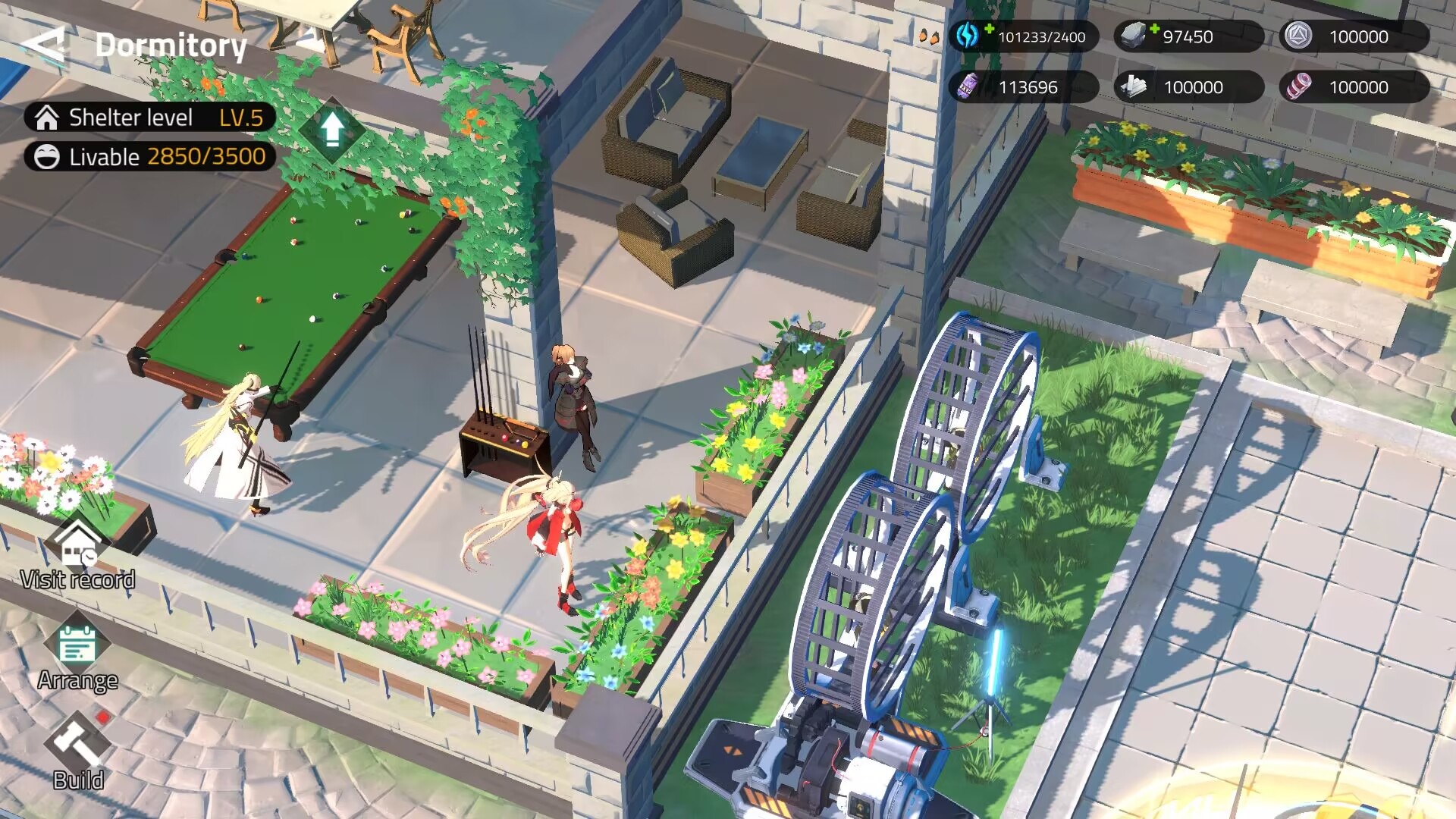Image resolution: width=1456 pixels, height=819 pixels.
Task: Upgrade shelter with the up-arrow diamond
Action: (331, 130)
